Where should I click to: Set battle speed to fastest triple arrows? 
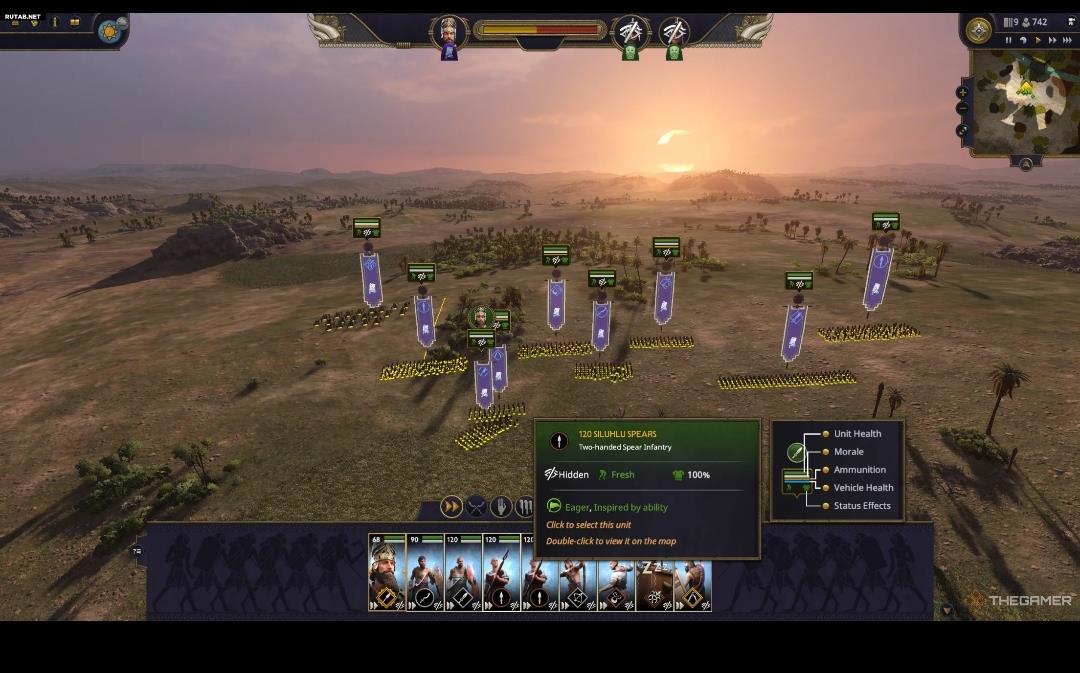pyautogui.click(x=1067, y=40)
